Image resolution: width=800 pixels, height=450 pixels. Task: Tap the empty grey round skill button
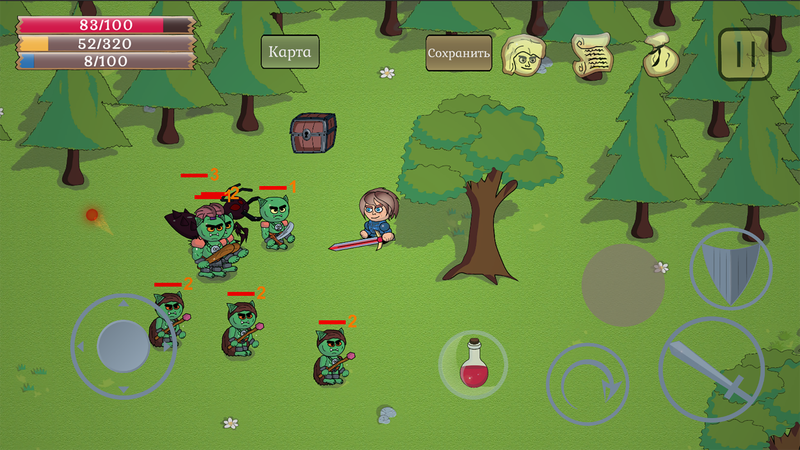click(624, 285)
